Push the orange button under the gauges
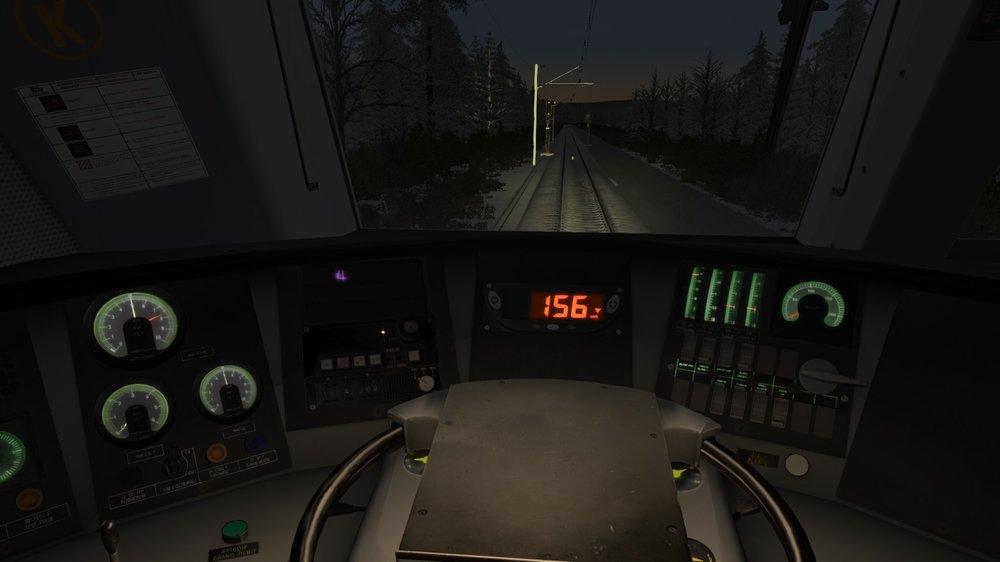Screen dimensions: 1000x562 tap(217, 452)
